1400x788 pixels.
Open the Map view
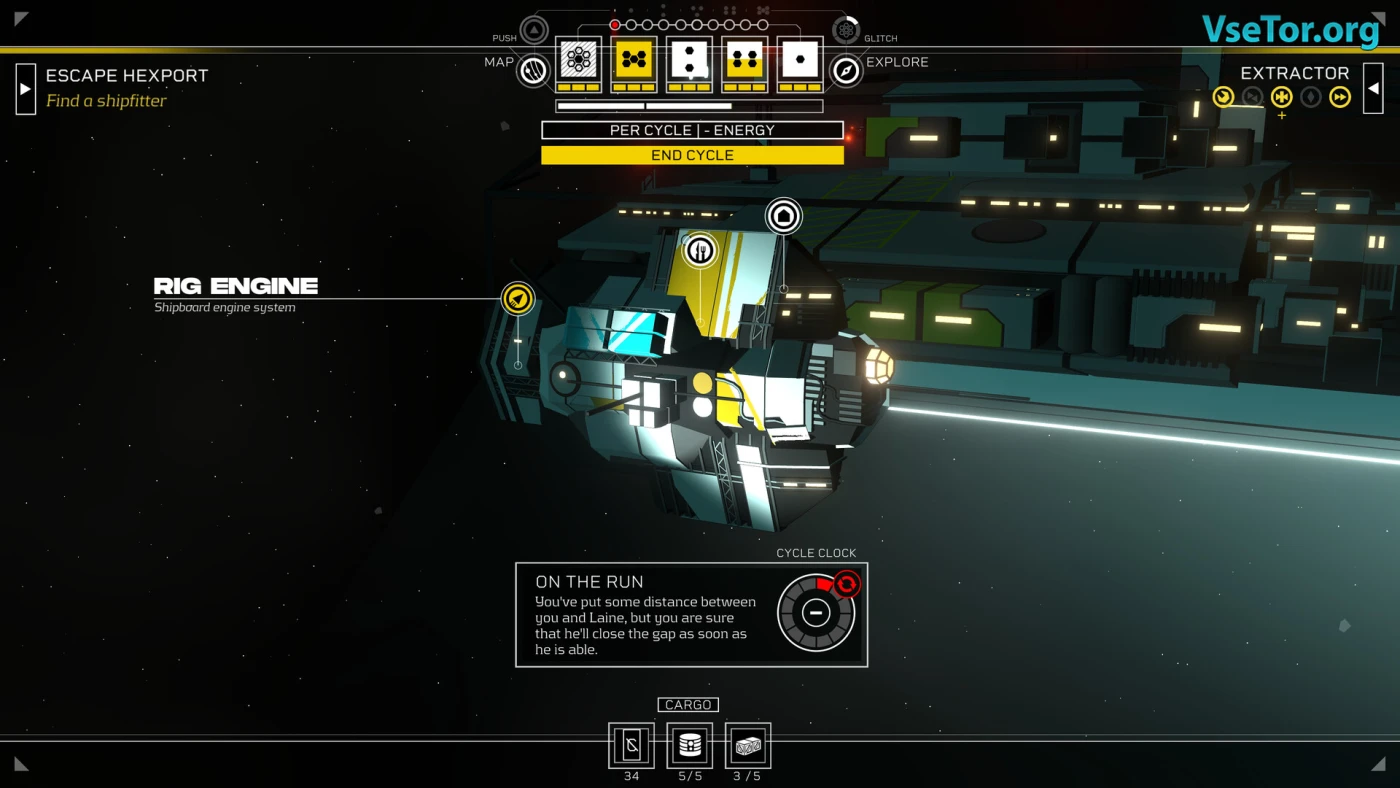point(533,70)
